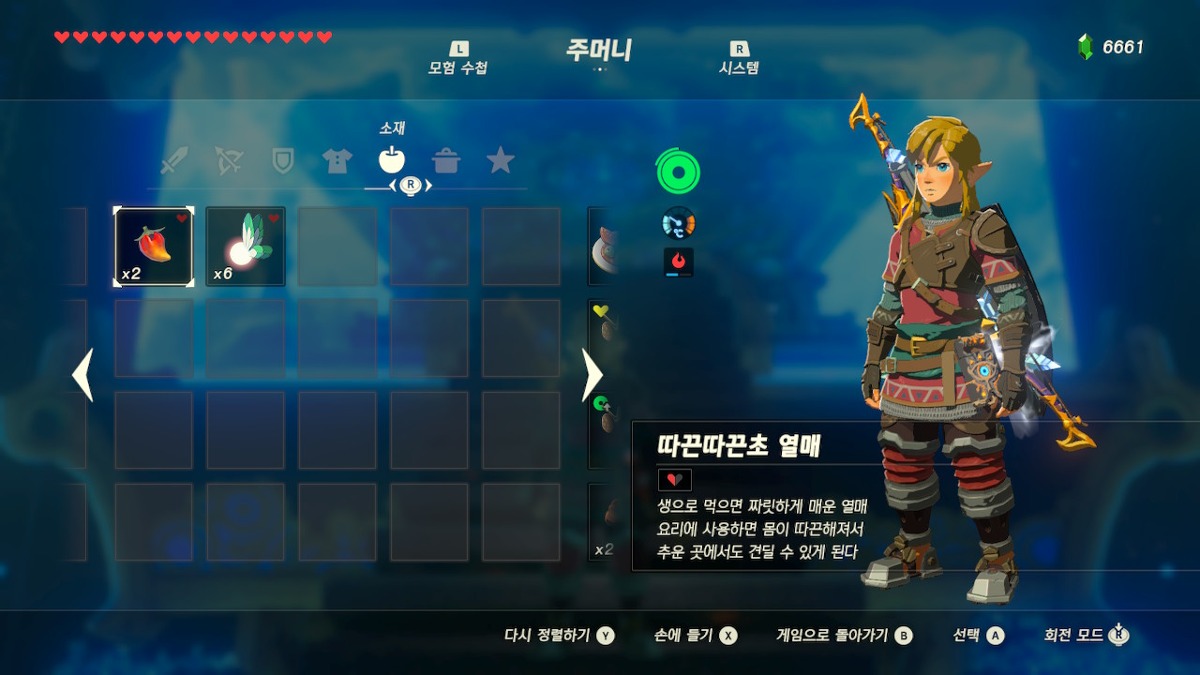Click 게임으로 돌아가기 to return to game
Image resolution: width=1200 pixels, height=675 pixels.
pyautogui.click(x=844, y=635)
